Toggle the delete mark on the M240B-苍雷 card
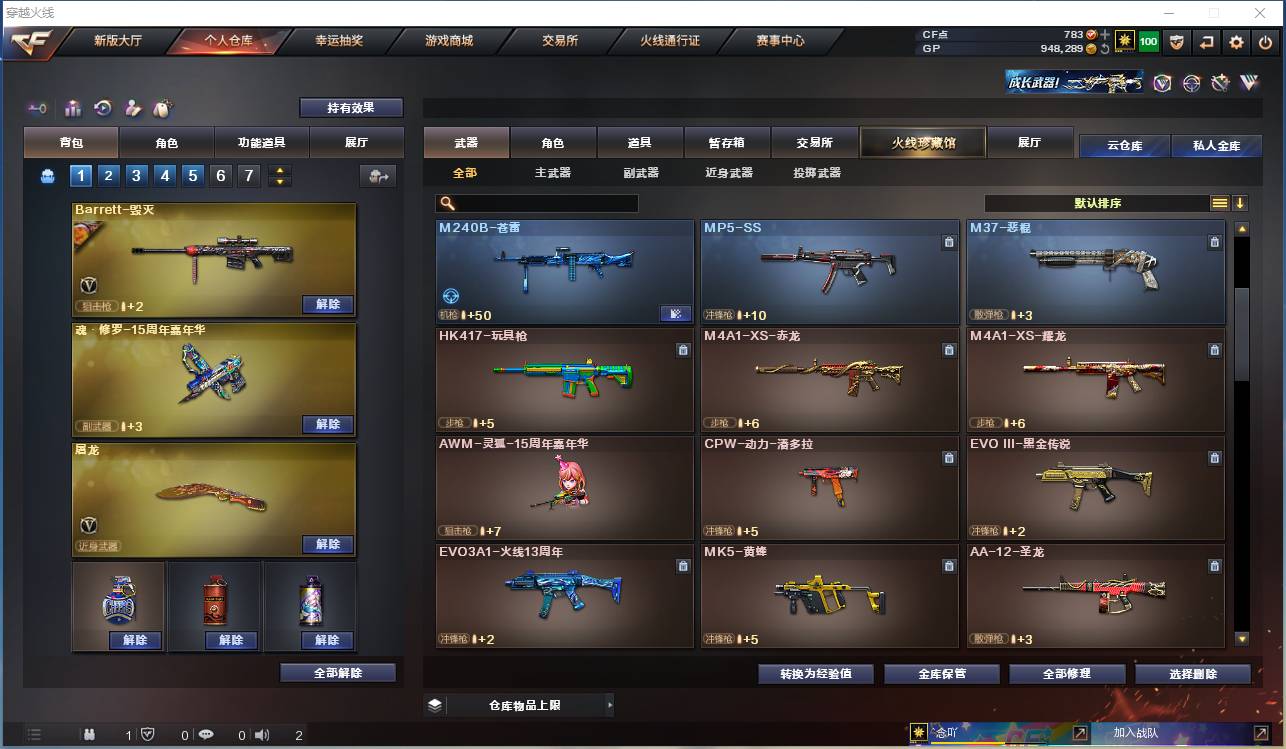Viewport: 1286px width, 749px height. point(683,241)
